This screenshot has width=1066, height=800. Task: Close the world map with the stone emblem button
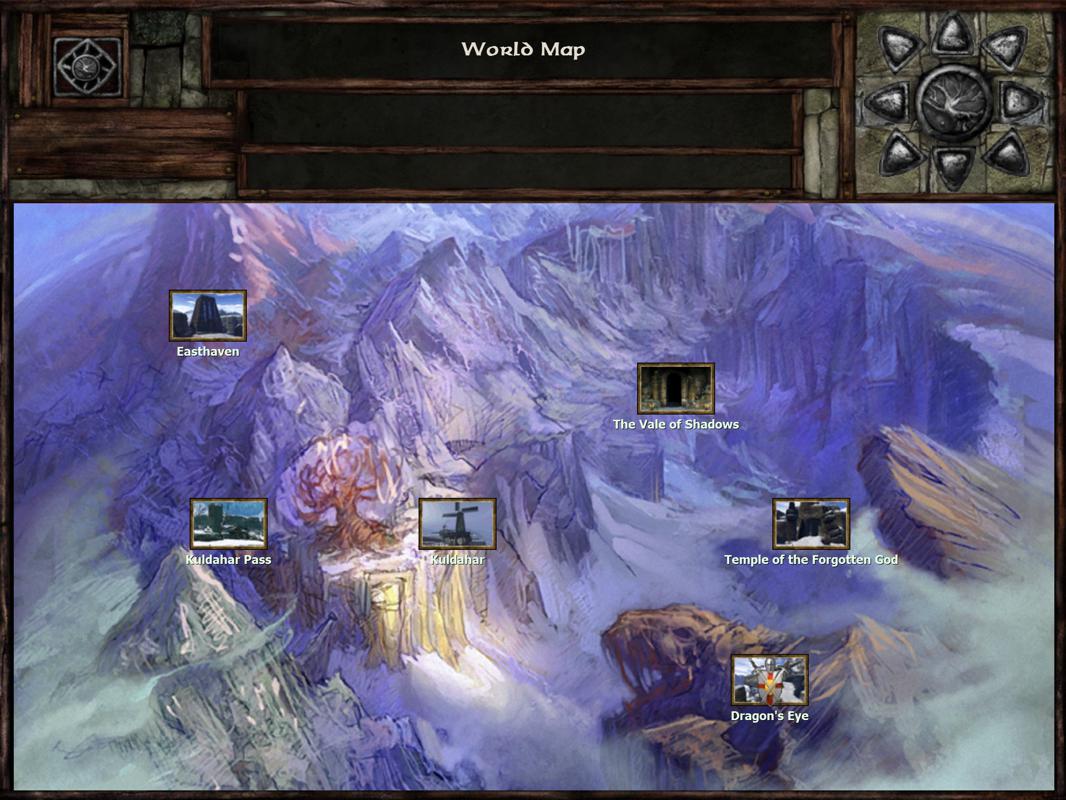click(87, 67)
